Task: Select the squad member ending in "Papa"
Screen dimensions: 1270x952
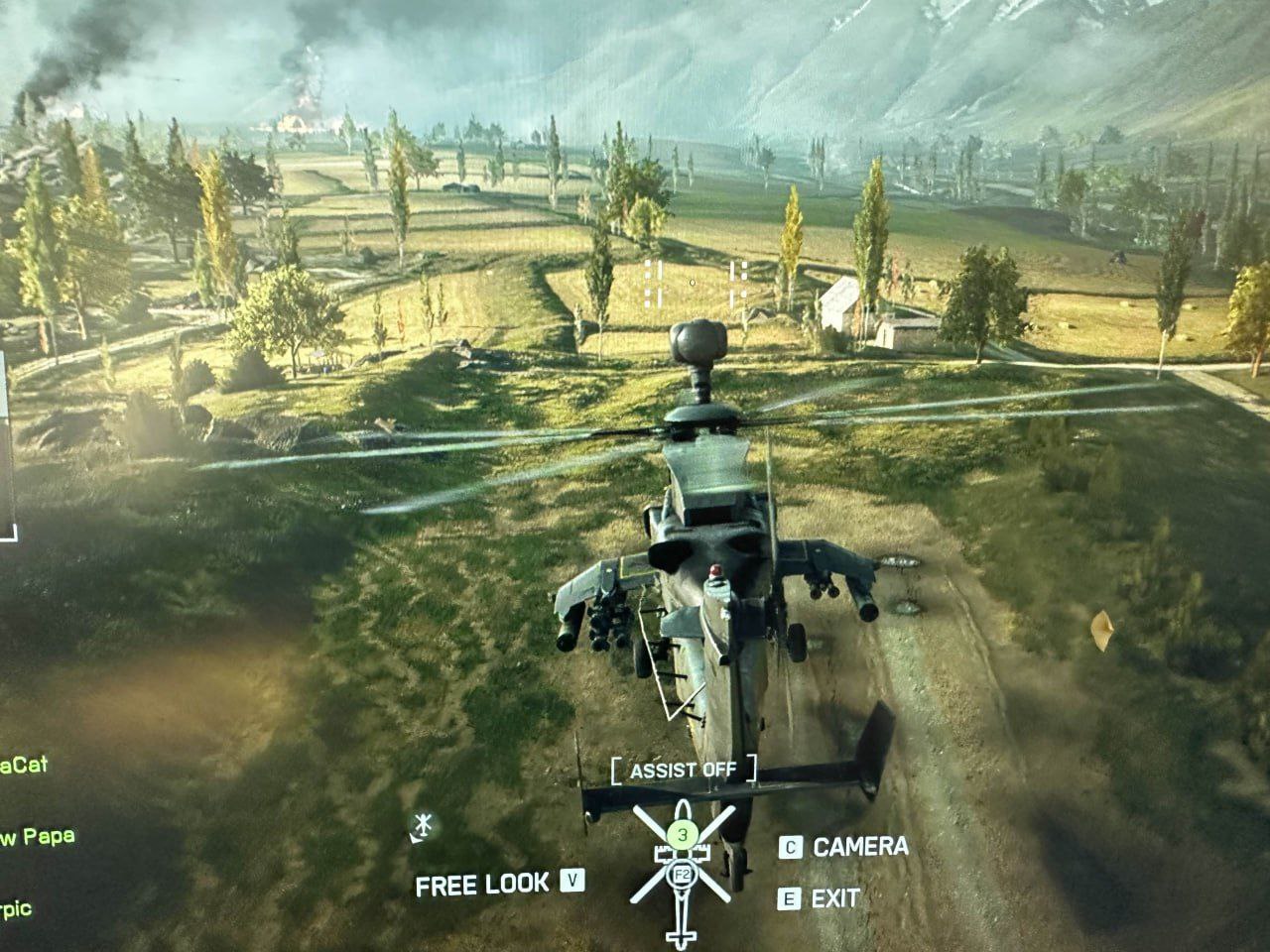Action: tap(37, 838)
